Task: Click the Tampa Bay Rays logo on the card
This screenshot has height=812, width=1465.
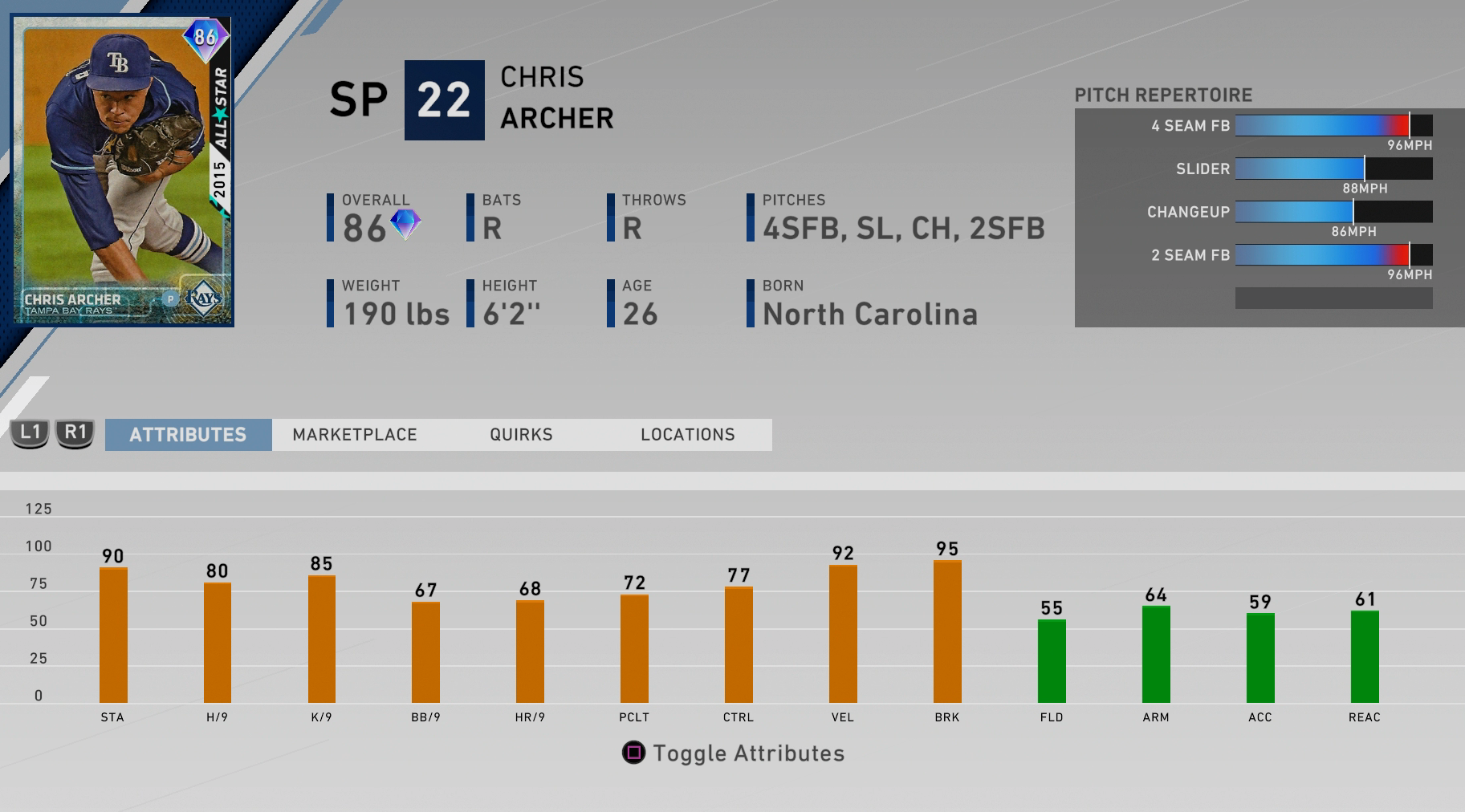Action: pyautogui.click(x=205, y=298)
